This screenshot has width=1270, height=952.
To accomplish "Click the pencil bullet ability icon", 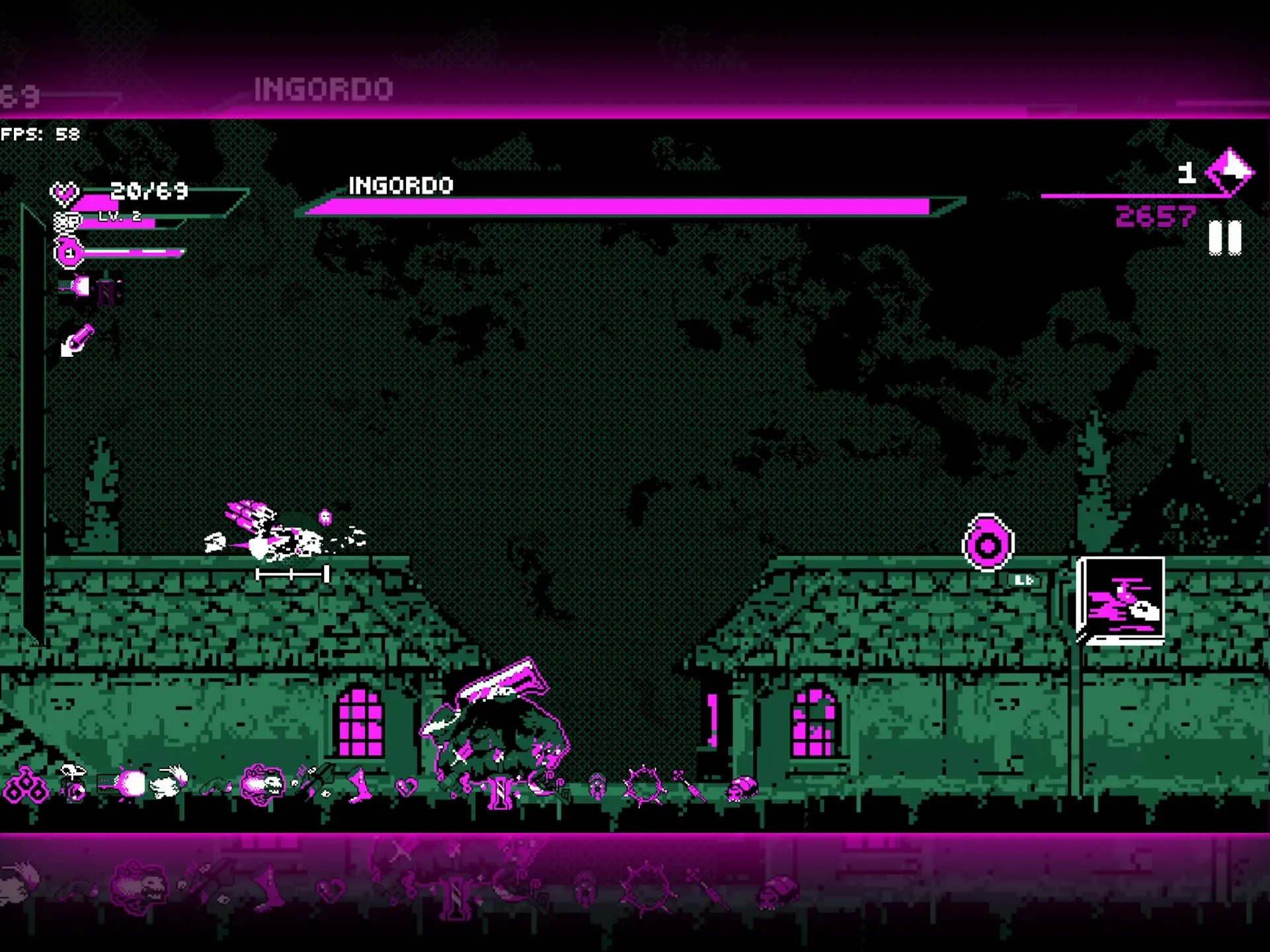I will tap(75, 340).
